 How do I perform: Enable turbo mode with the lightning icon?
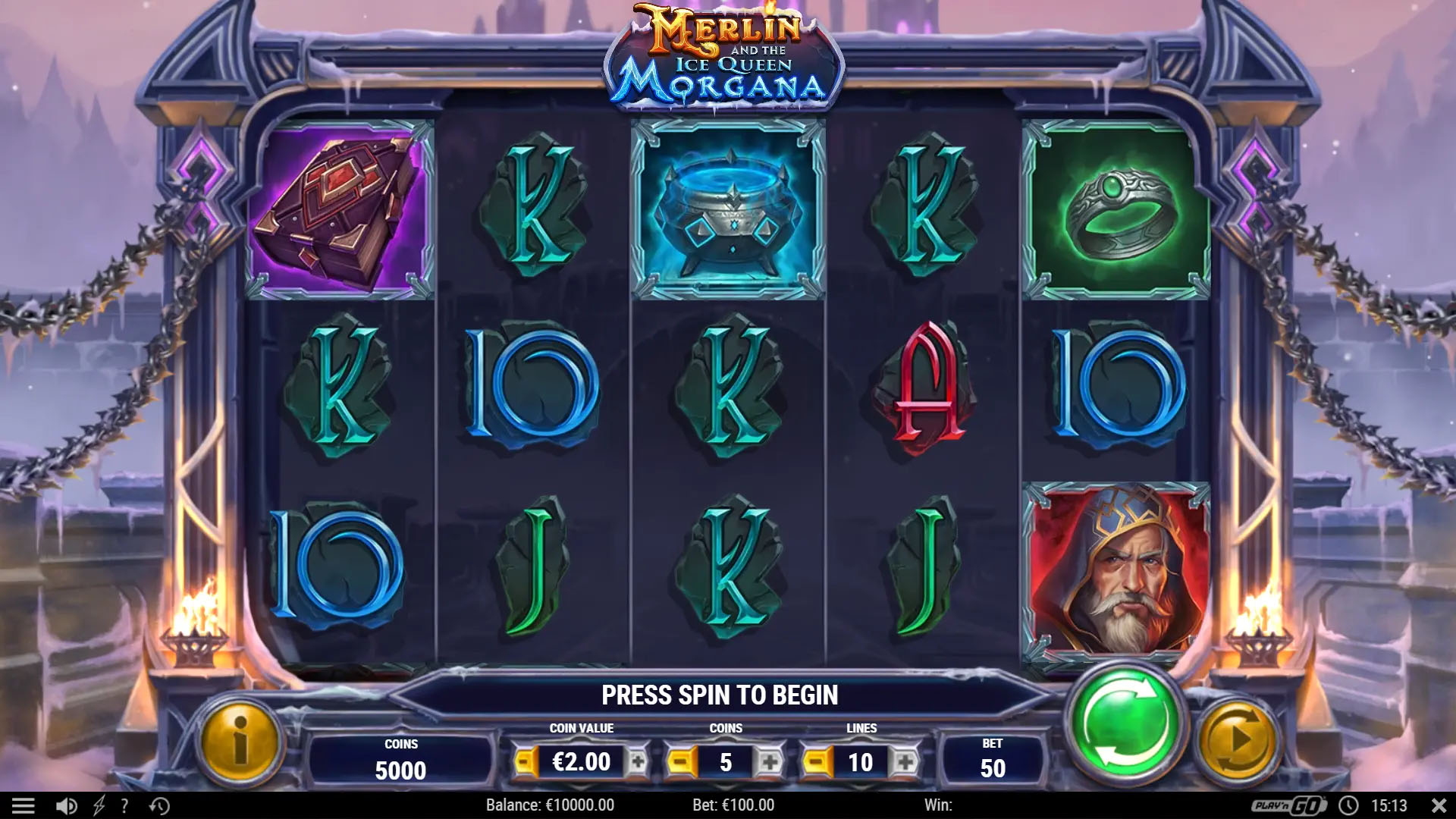99,805
